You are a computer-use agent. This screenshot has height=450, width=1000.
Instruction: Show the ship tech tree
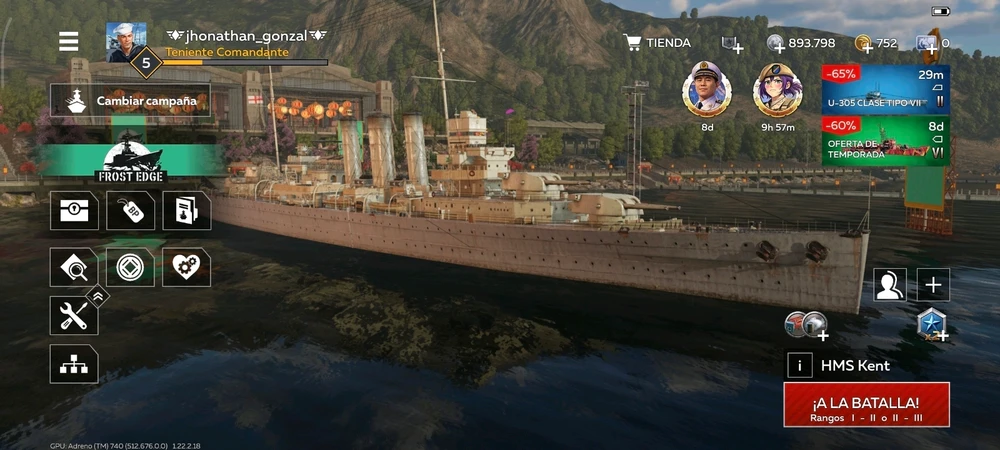(x=74, y=364)
